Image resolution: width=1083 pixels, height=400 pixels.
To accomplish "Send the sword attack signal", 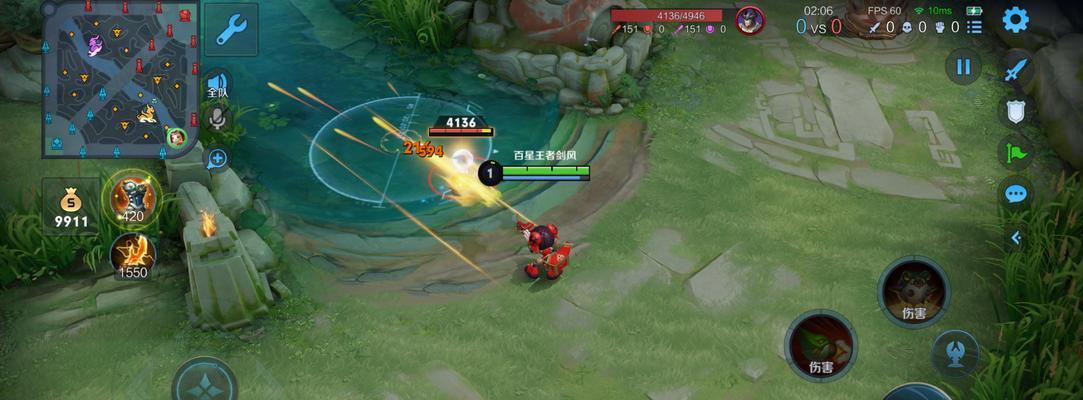I will coord(1016,70).
